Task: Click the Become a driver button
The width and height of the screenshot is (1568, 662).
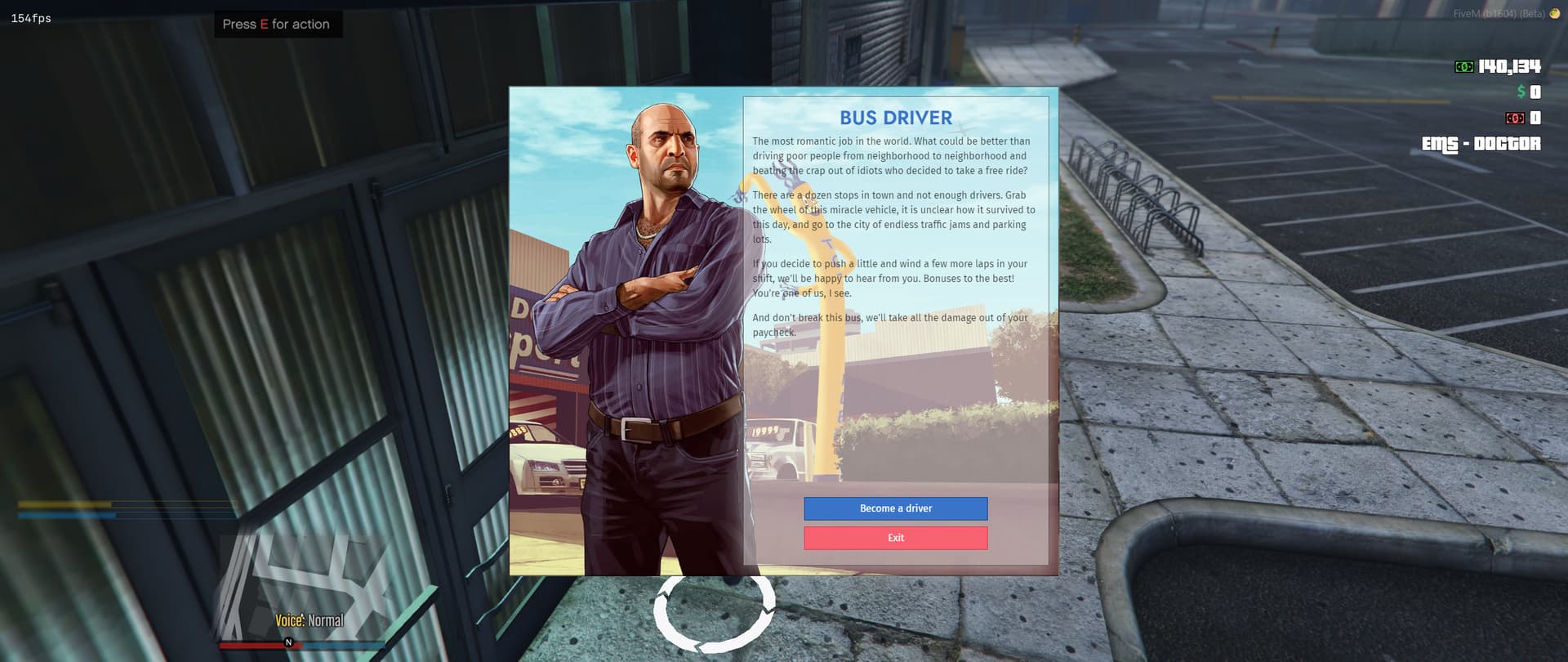Action: pos(895,508)
